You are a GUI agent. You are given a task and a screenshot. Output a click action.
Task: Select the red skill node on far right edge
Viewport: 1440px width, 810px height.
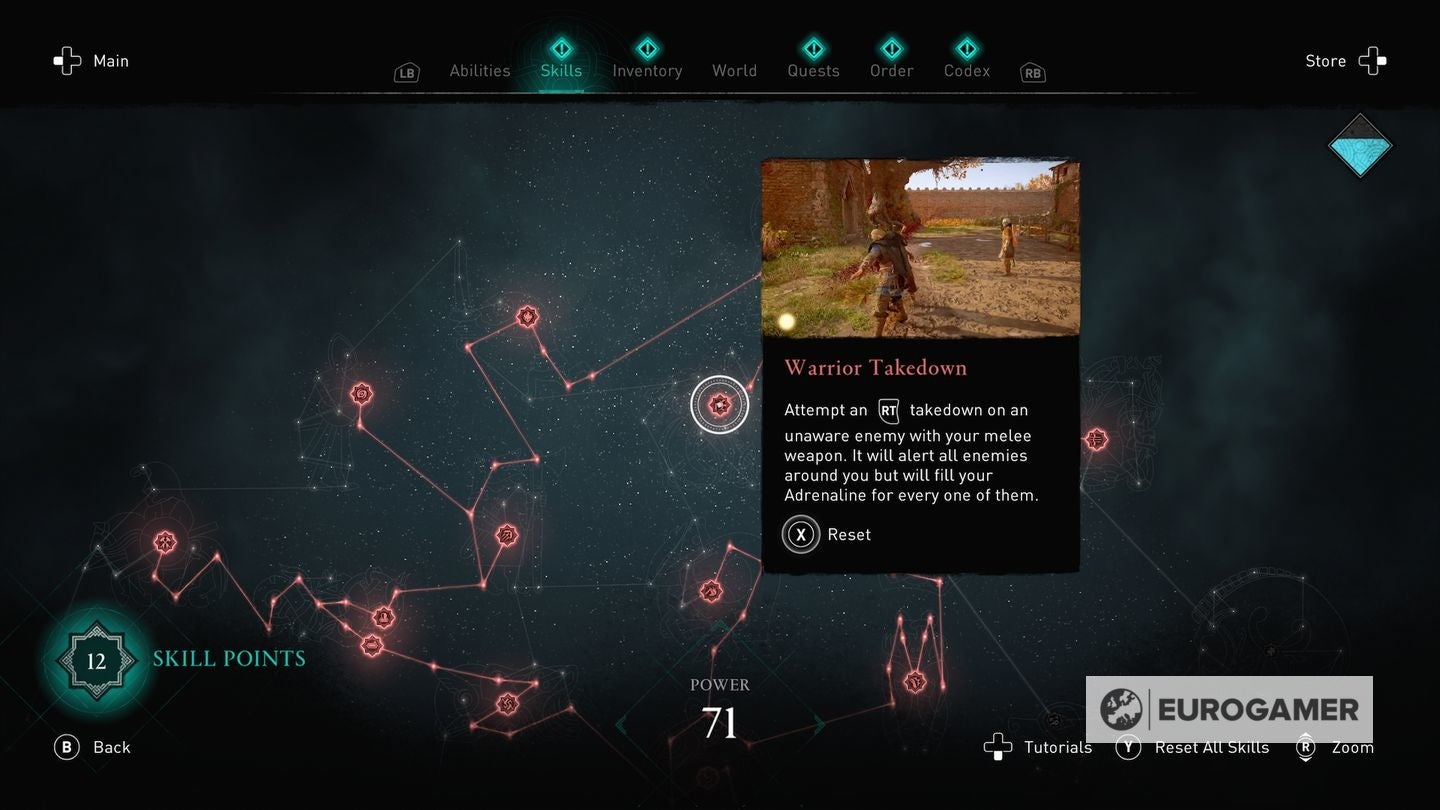pos(1097,437)
